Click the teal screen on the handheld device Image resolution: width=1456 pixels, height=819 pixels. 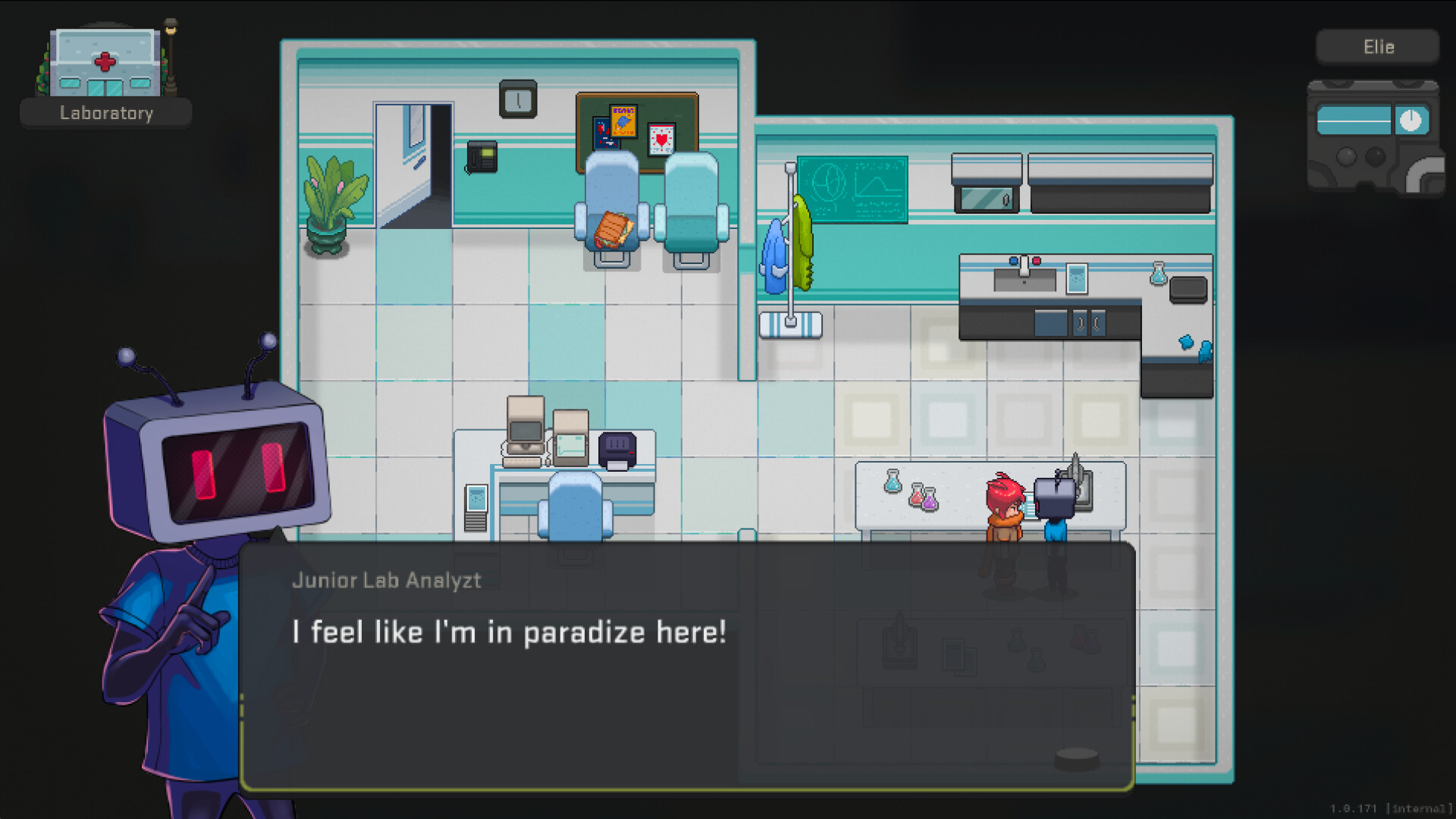pos(1354,121)
